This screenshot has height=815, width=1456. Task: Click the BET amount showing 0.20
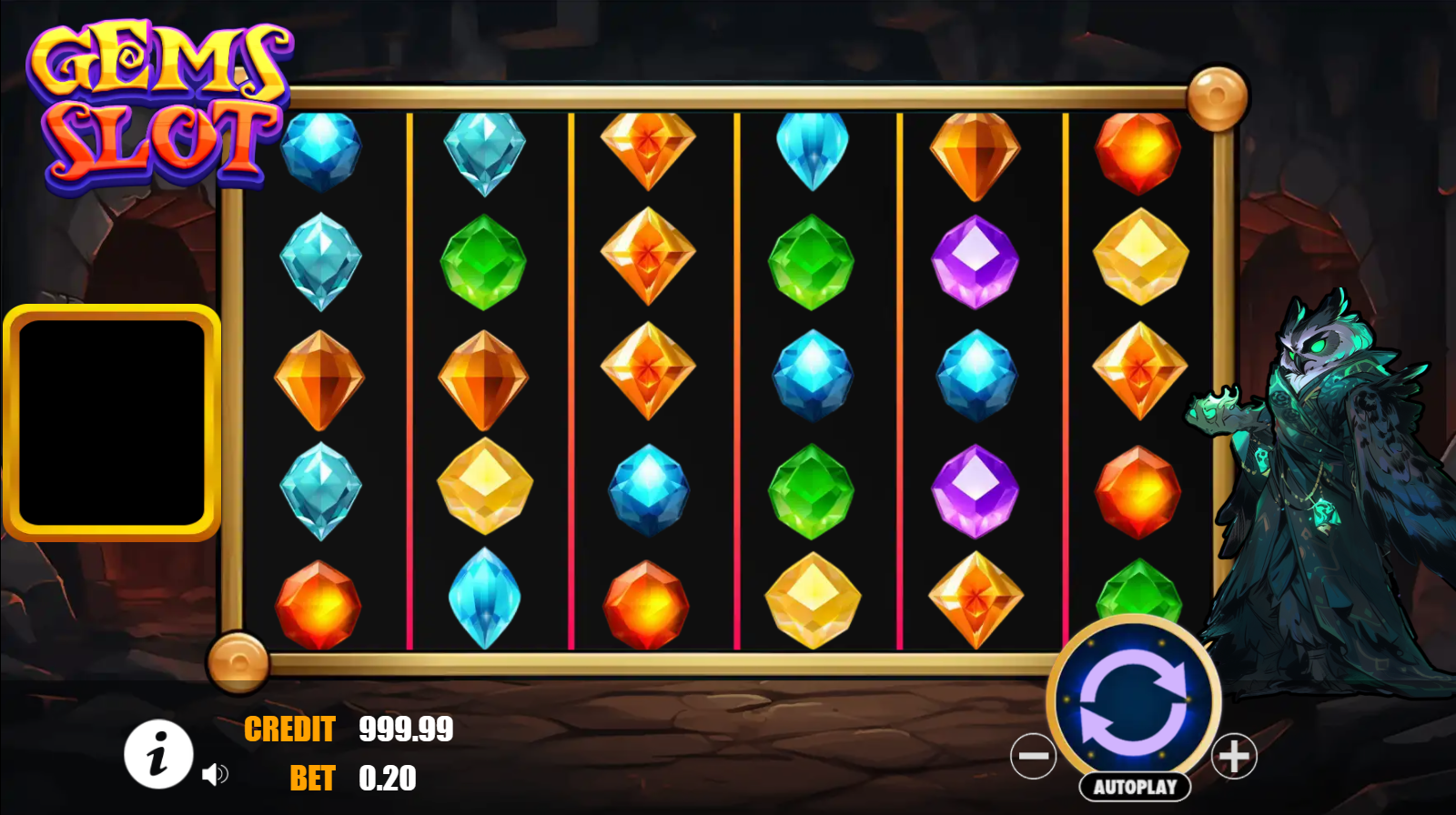387,779
